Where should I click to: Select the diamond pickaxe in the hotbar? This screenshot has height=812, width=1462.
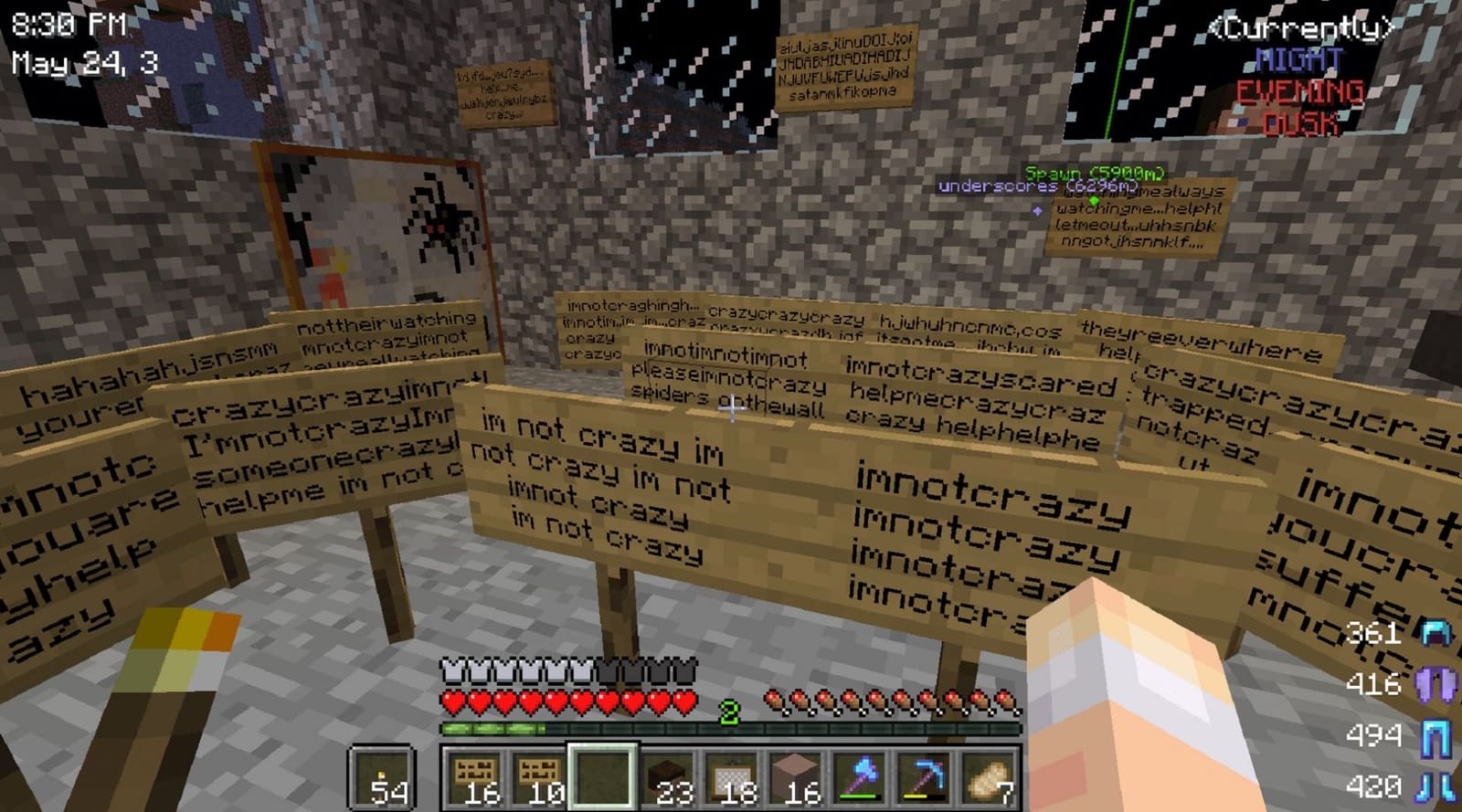(923, 775)
